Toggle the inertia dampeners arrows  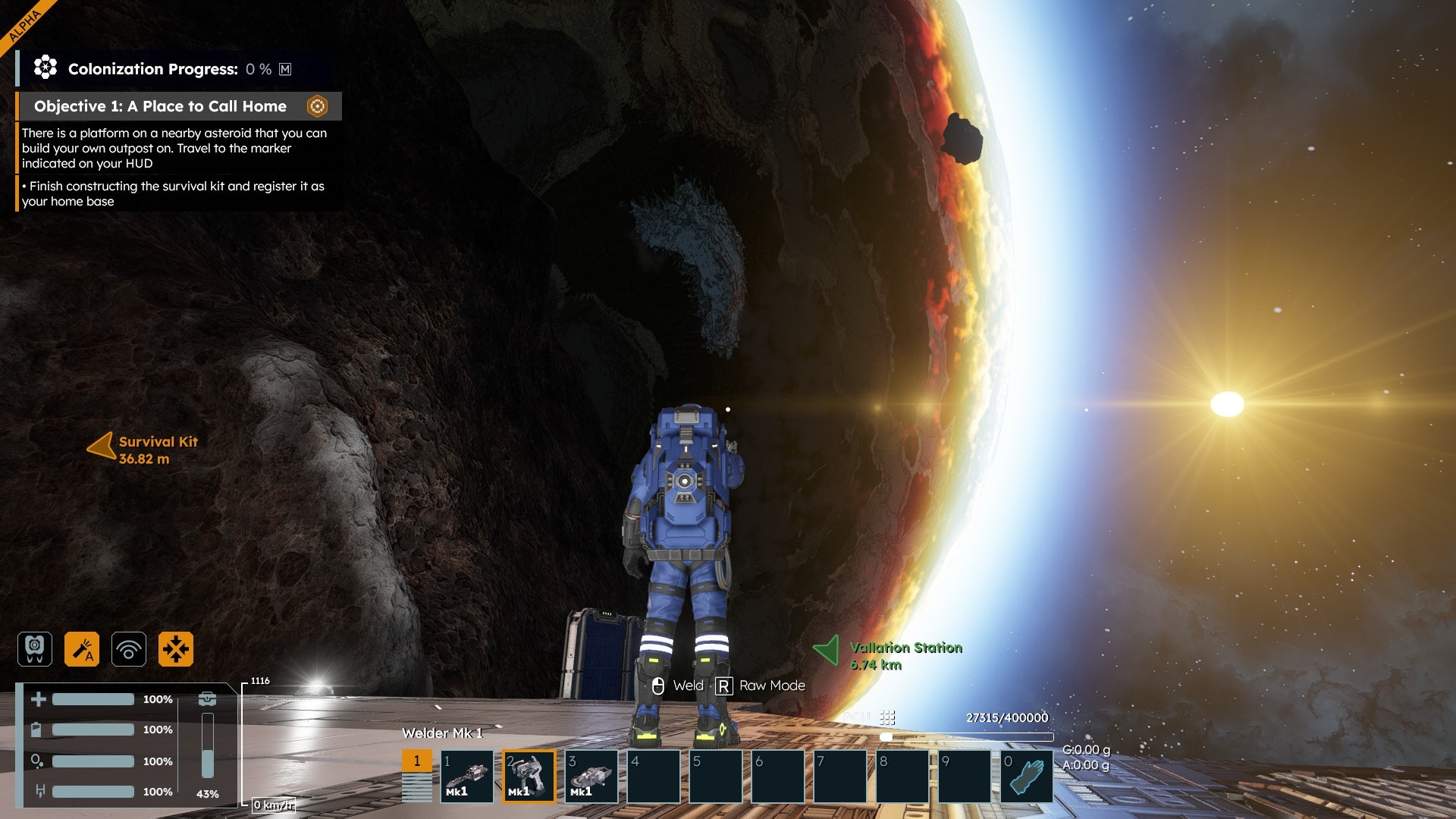tap(176, 648)
